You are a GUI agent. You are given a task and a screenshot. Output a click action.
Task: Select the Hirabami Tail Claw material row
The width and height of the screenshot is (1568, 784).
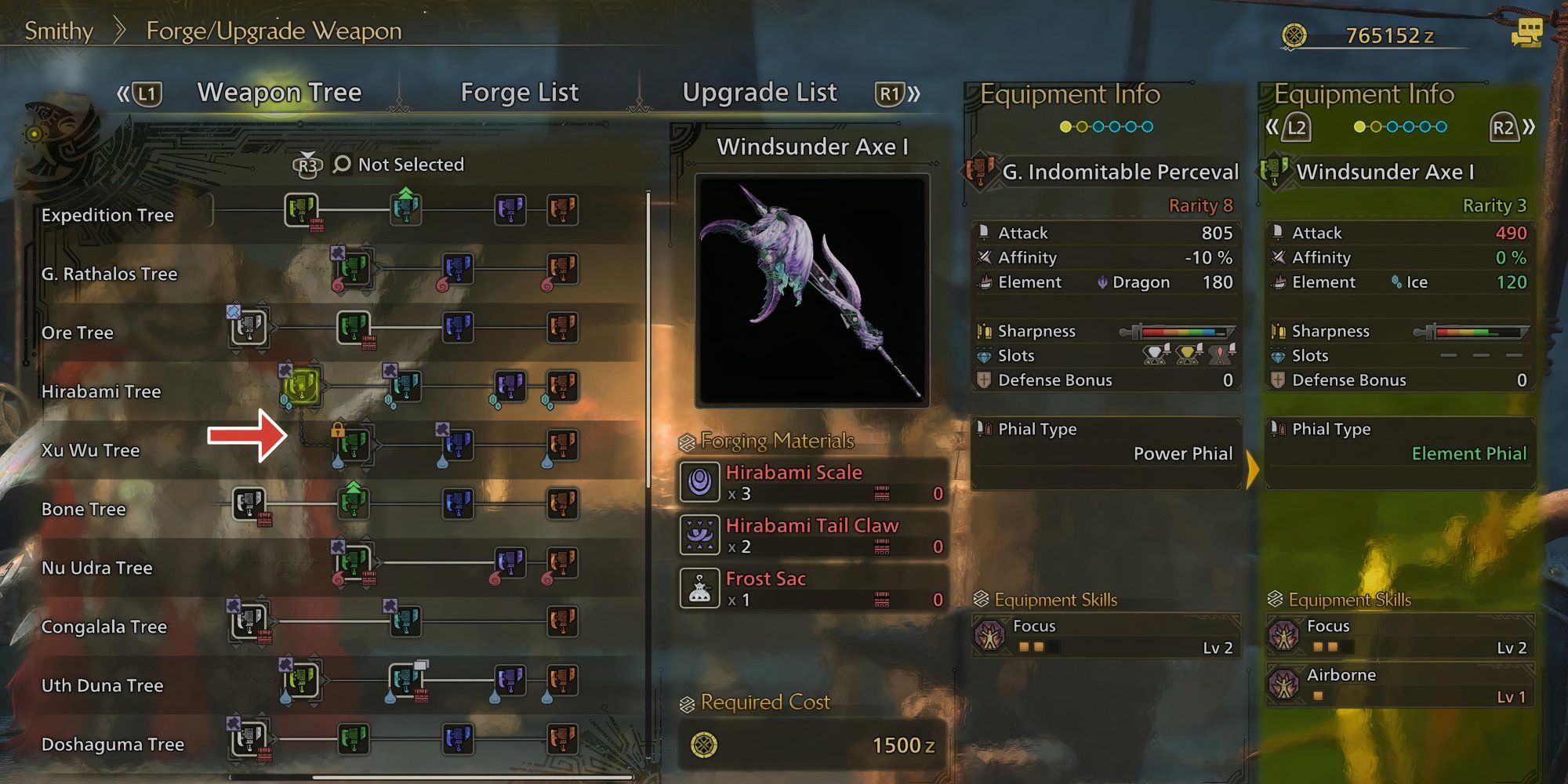(x=812, y=535)
